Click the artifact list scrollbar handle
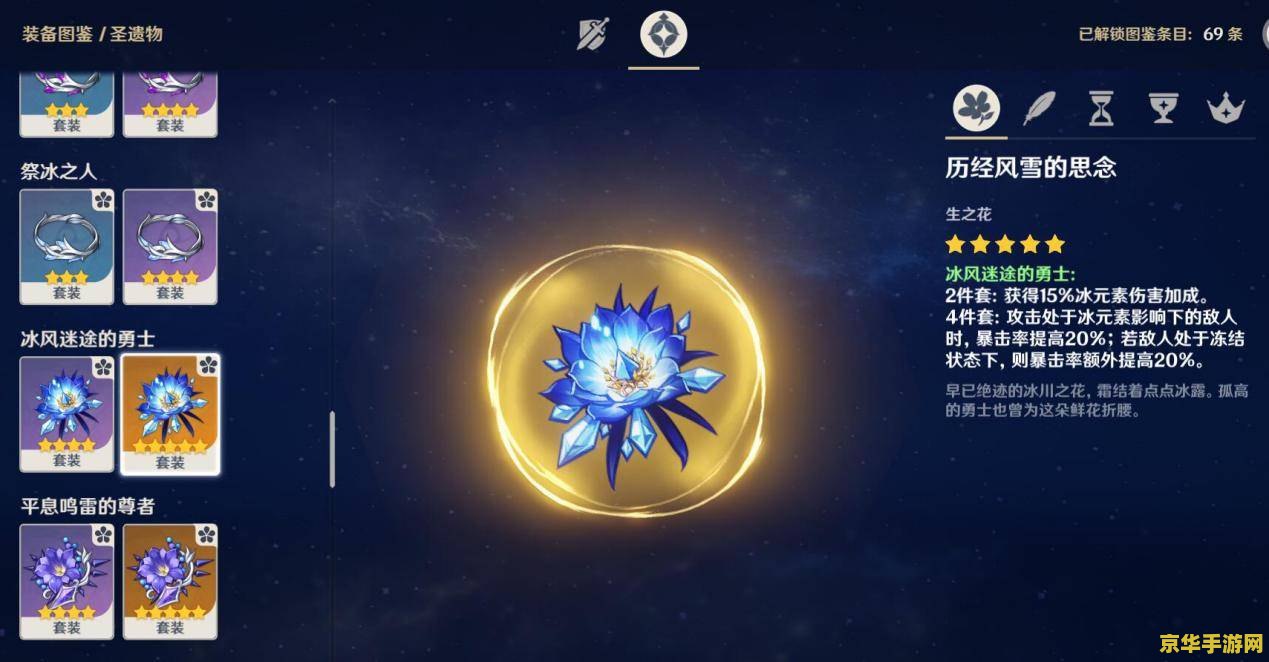Image resolution: width=1269 pixels, height=662 pixels. point(332,450)
